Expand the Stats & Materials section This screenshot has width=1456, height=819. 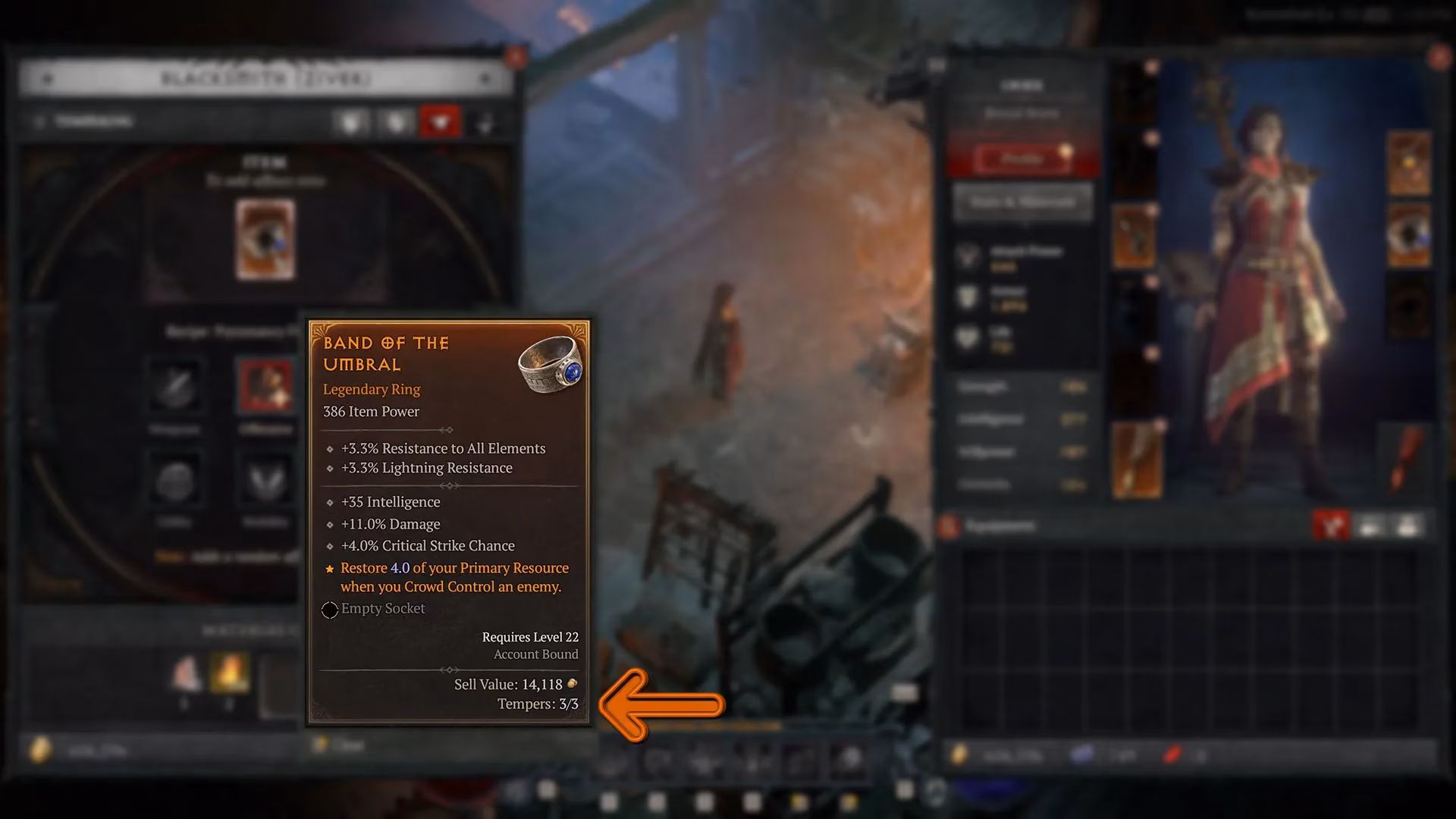(x=1022, y=202)
